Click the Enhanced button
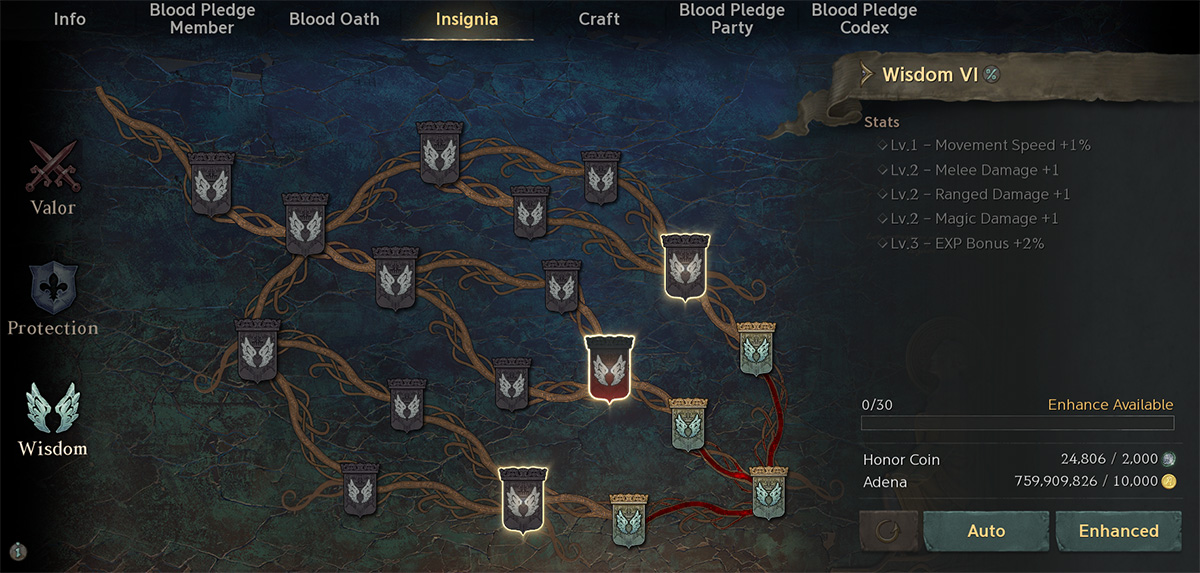The image size is (1200, 573). pos(1118,531)
